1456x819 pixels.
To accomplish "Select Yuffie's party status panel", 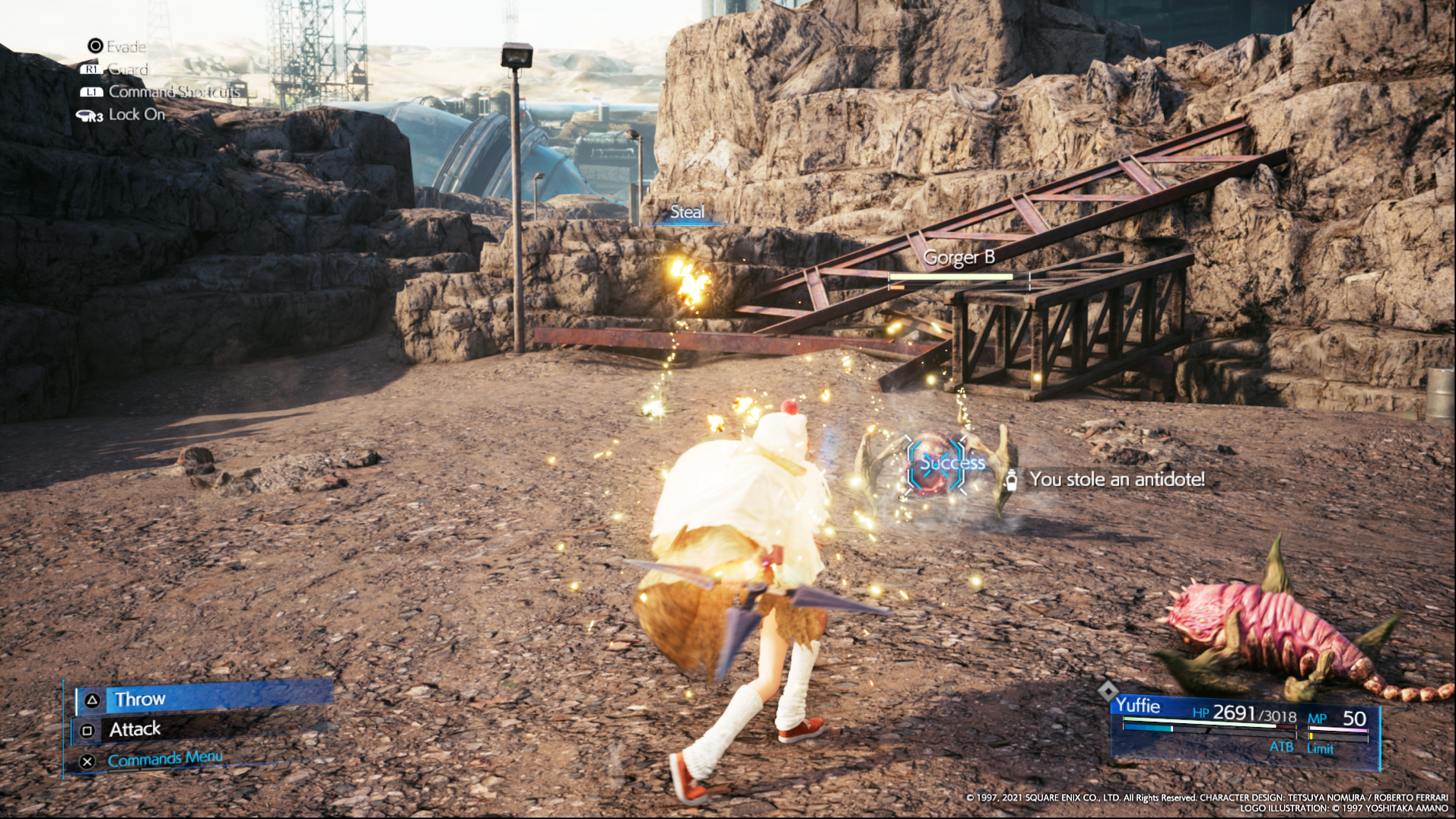I will (x=1245, y=728).
